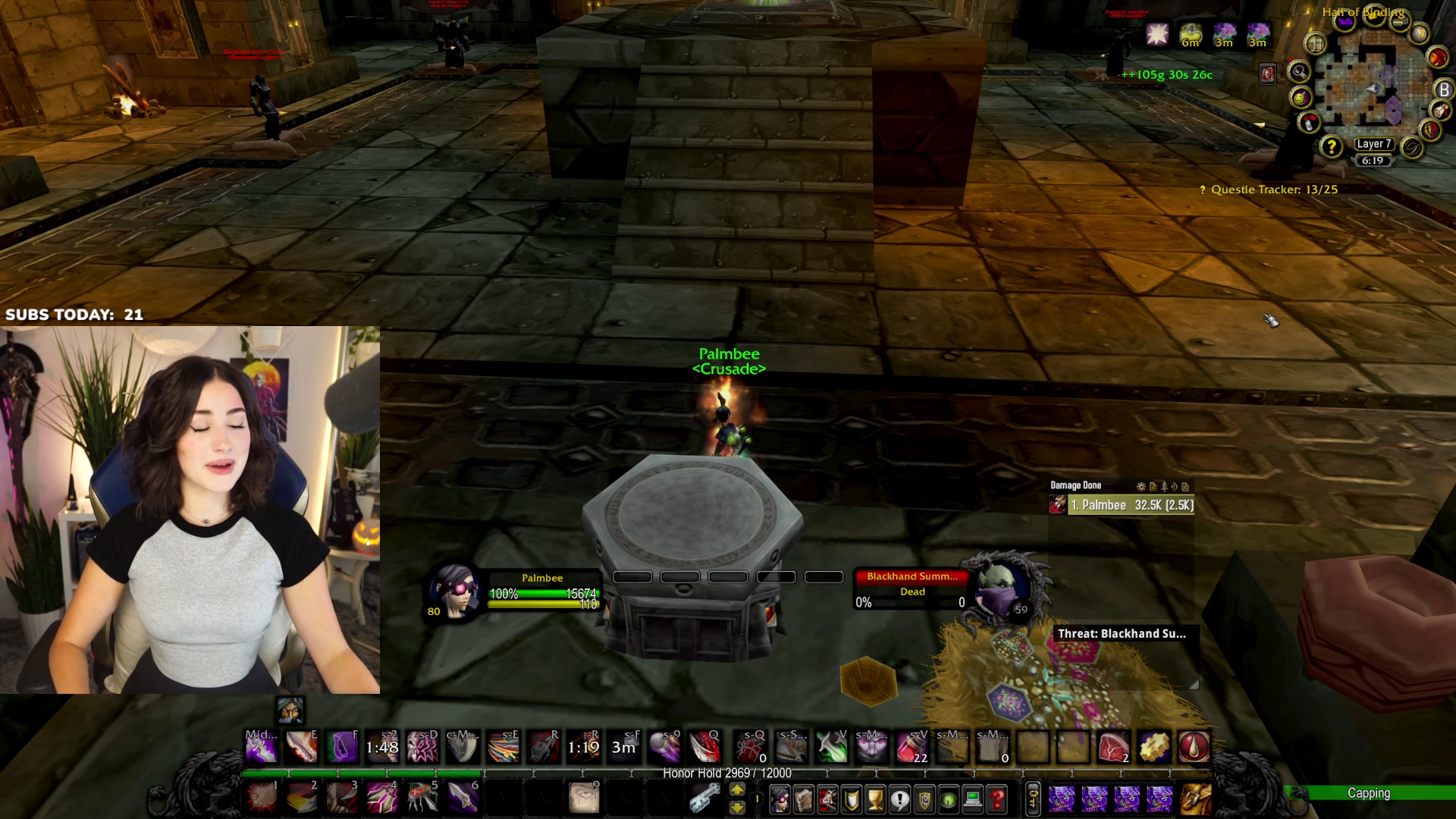Open character info via the portrait icon

pyautogui.click(x=780, y=799)
